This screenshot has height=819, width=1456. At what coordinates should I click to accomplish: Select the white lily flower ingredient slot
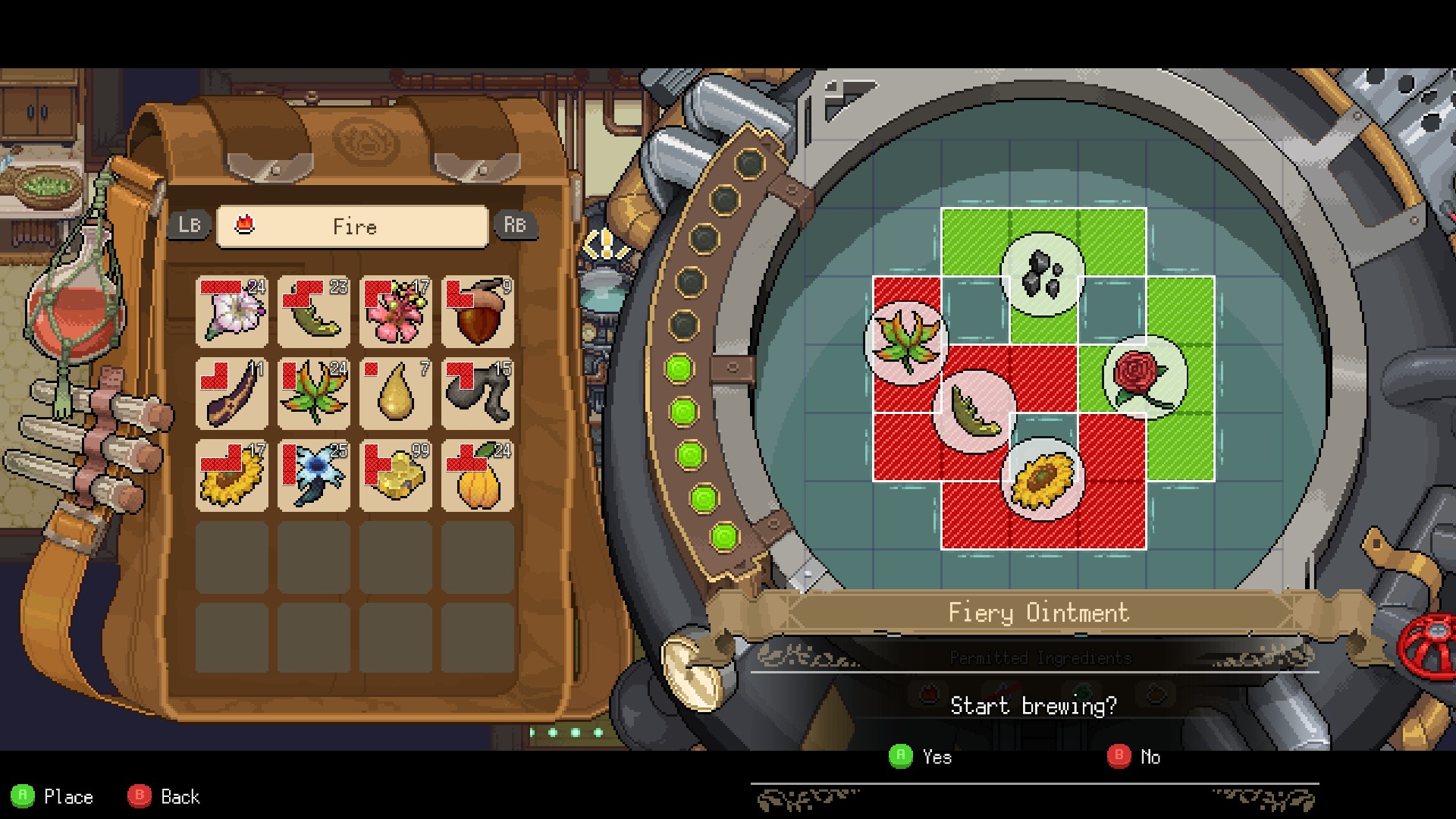tap(232, 312)
